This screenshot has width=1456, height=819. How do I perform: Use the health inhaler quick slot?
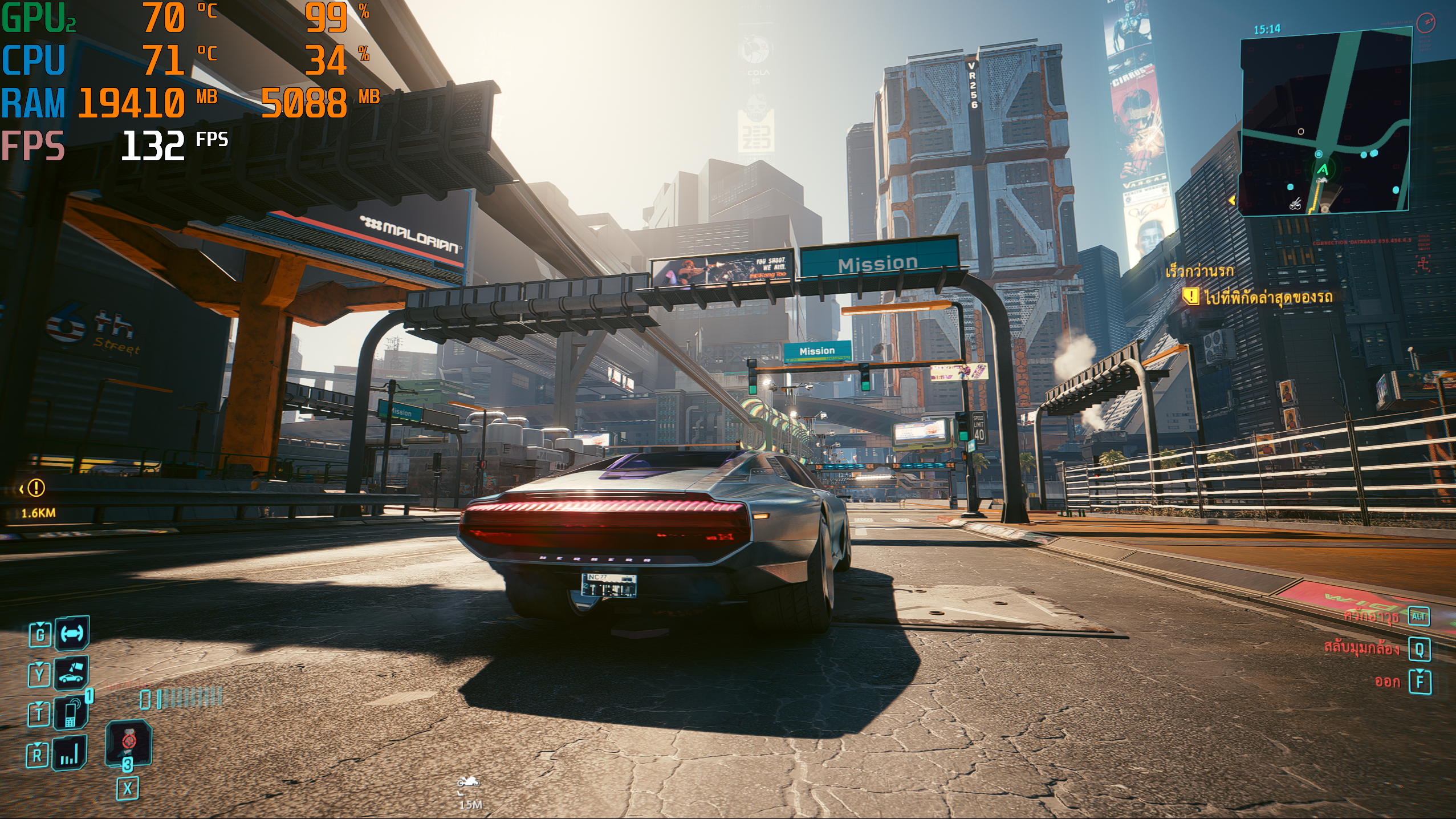click(x=129, y=743)
